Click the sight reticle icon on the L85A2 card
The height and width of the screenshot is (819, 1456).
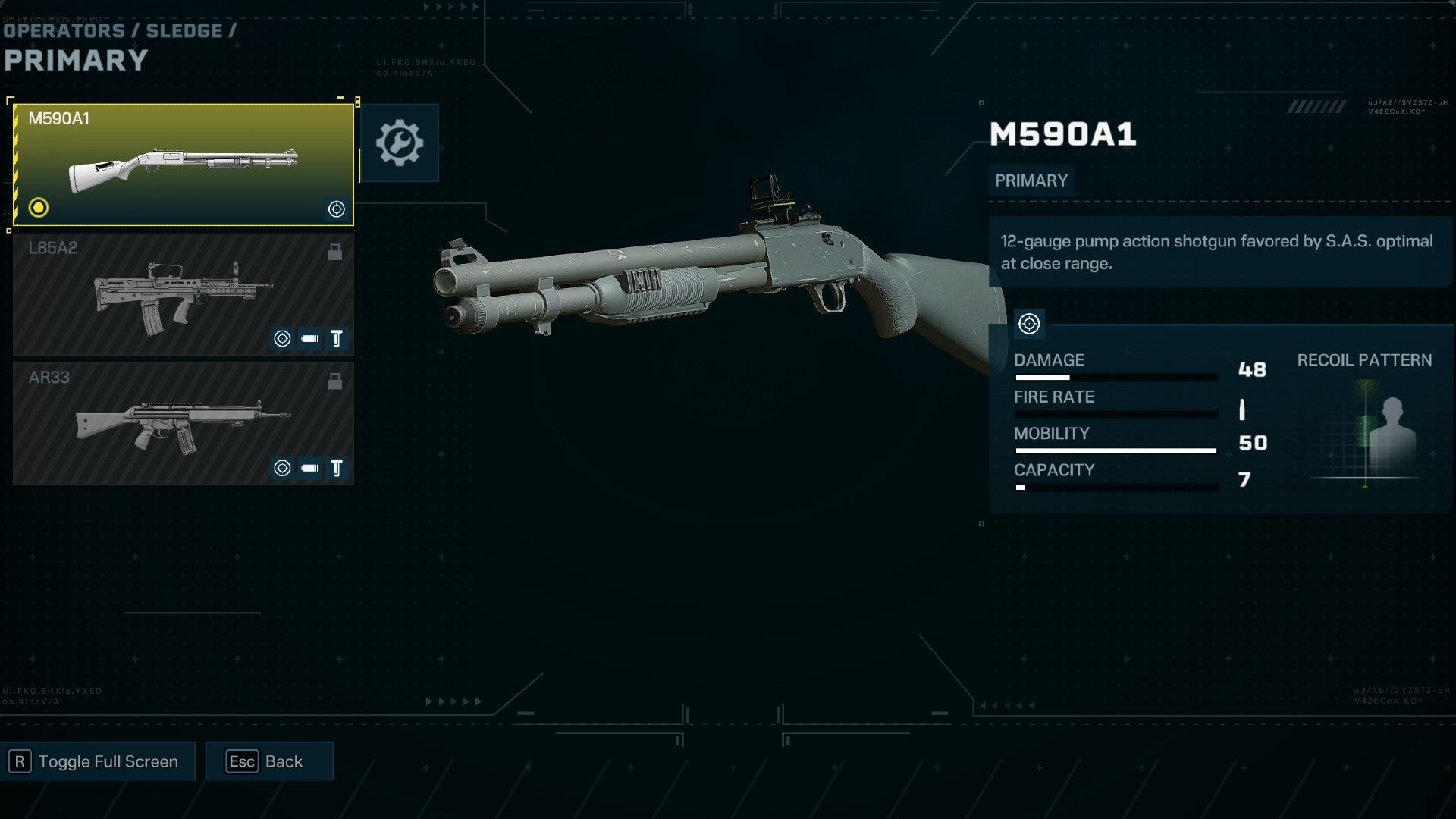click(x=283, y=339)
